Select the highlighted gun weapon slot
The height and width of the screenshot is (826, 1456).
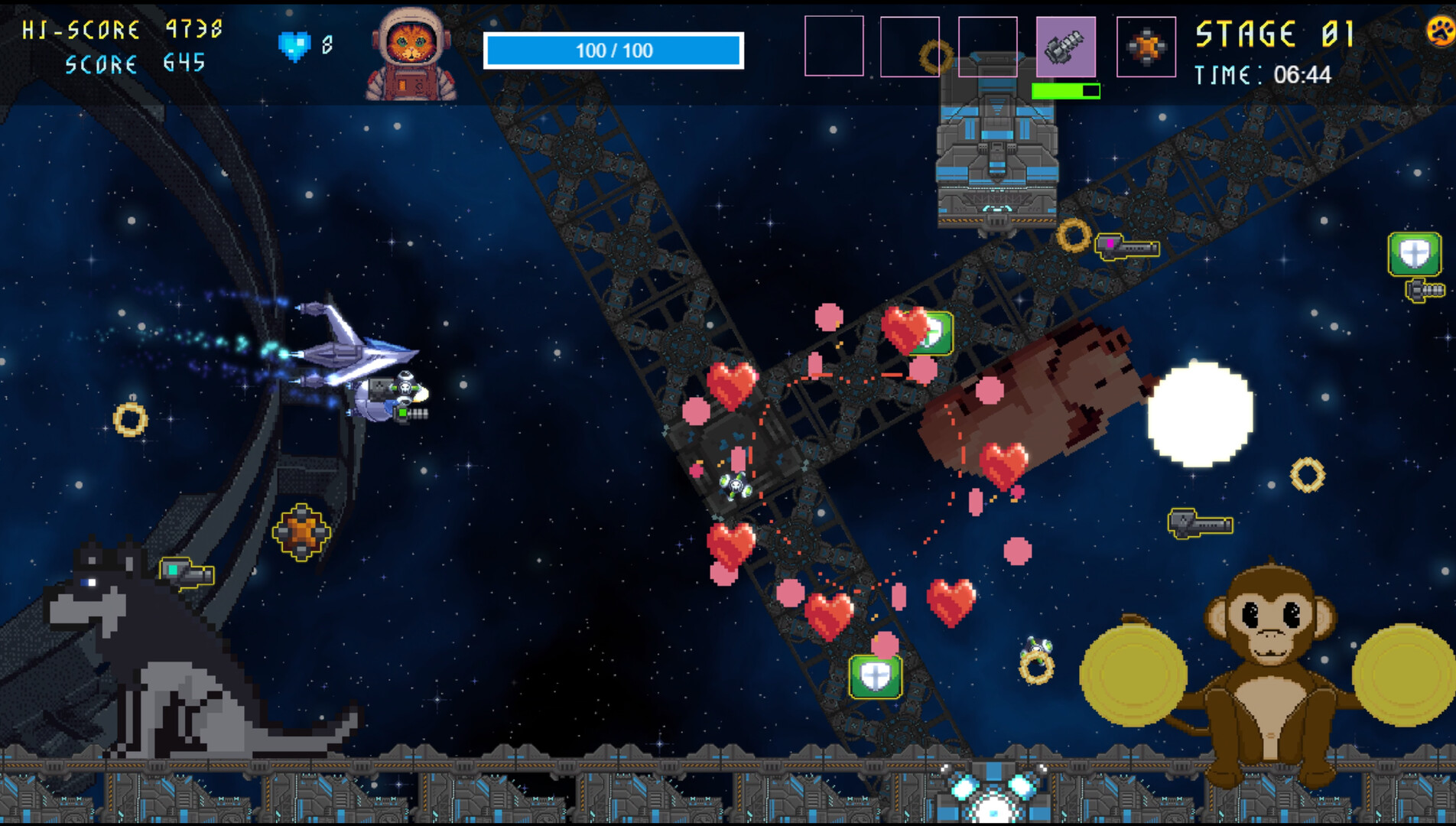click(x=1065, y=47)
